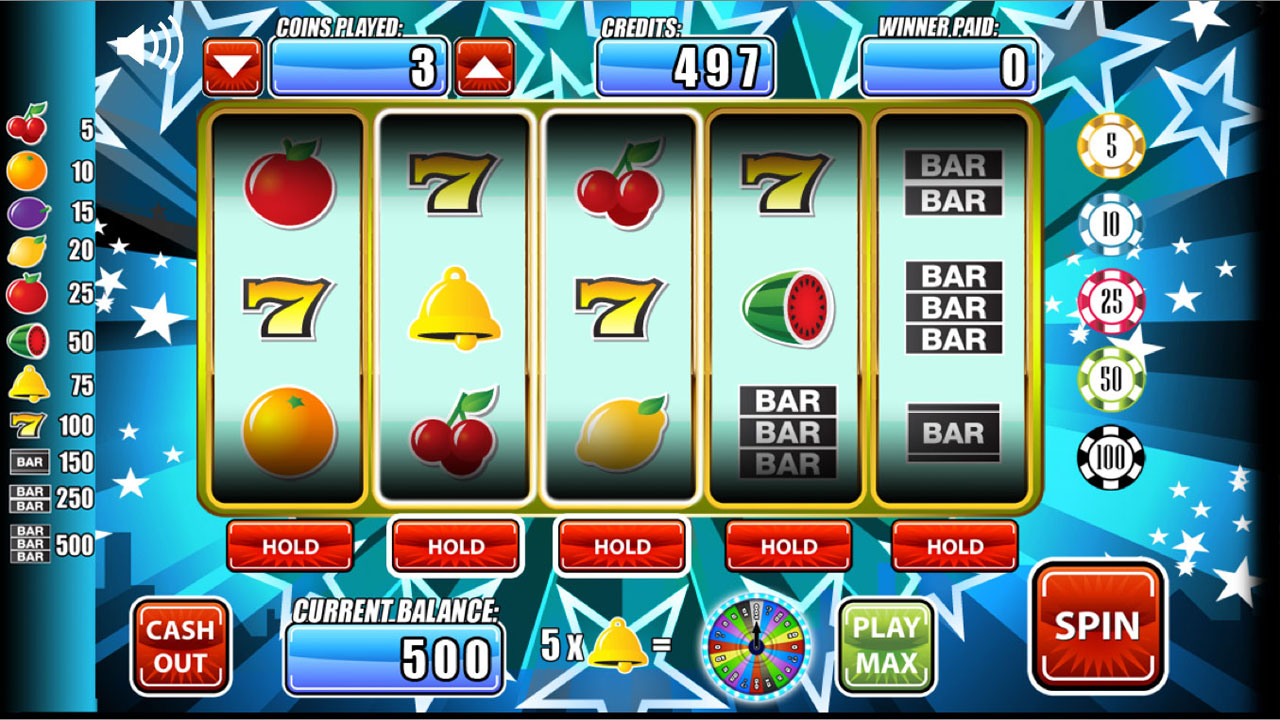Hold the reel showing the golden bell
This screenshot has height=720, width=1280.
(x=456, y=546)
